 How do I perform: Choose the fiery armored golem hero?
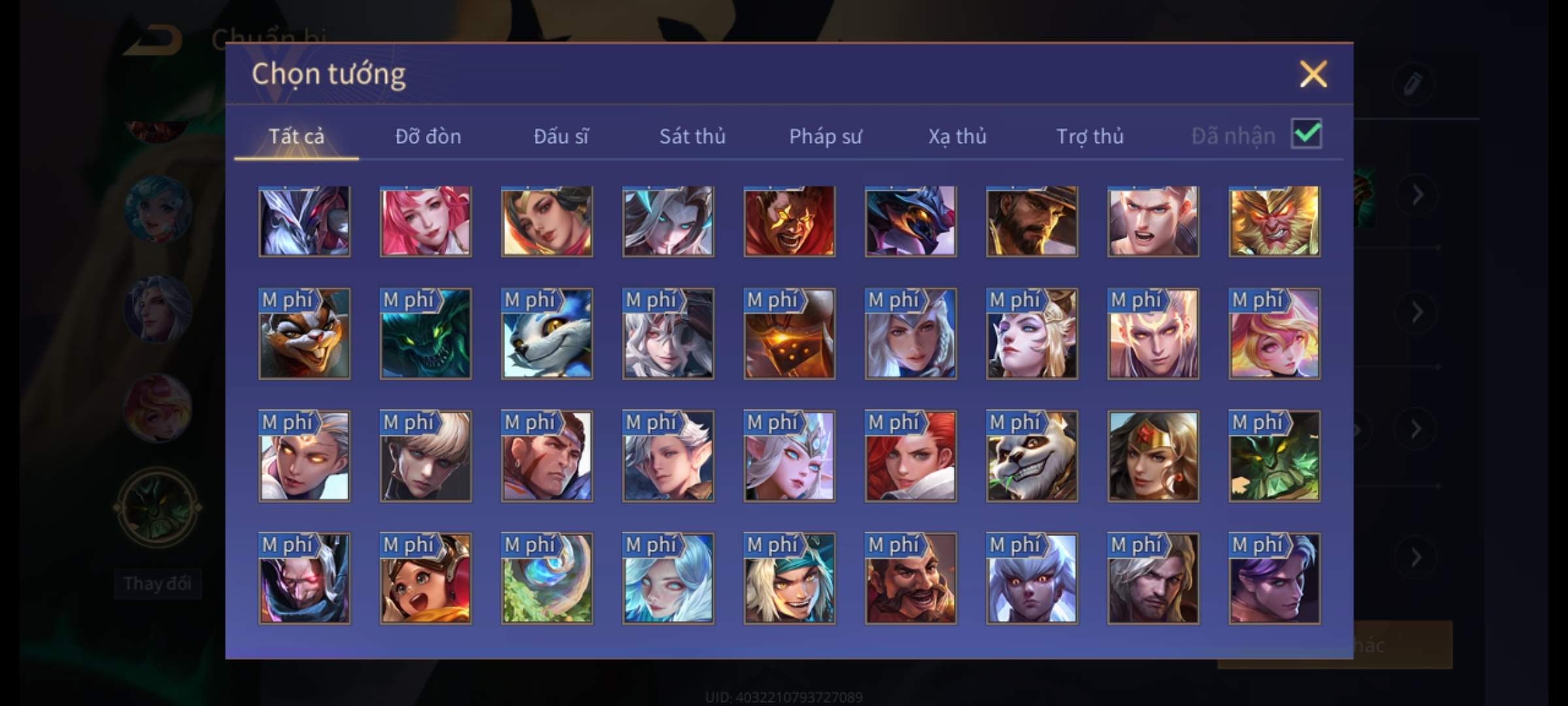[x=789, y=334]
